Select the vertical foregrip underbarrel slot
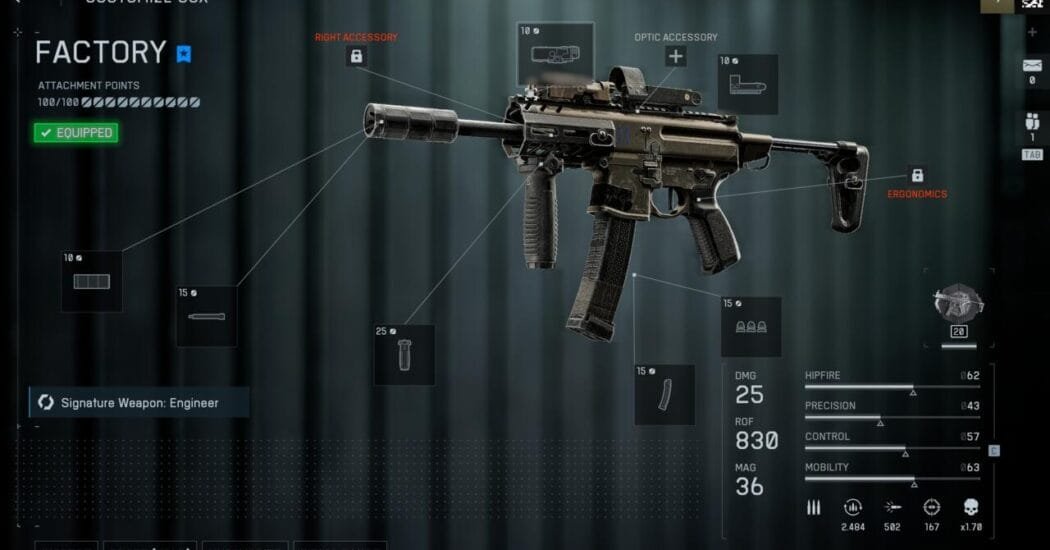 [x=404, y=354]
